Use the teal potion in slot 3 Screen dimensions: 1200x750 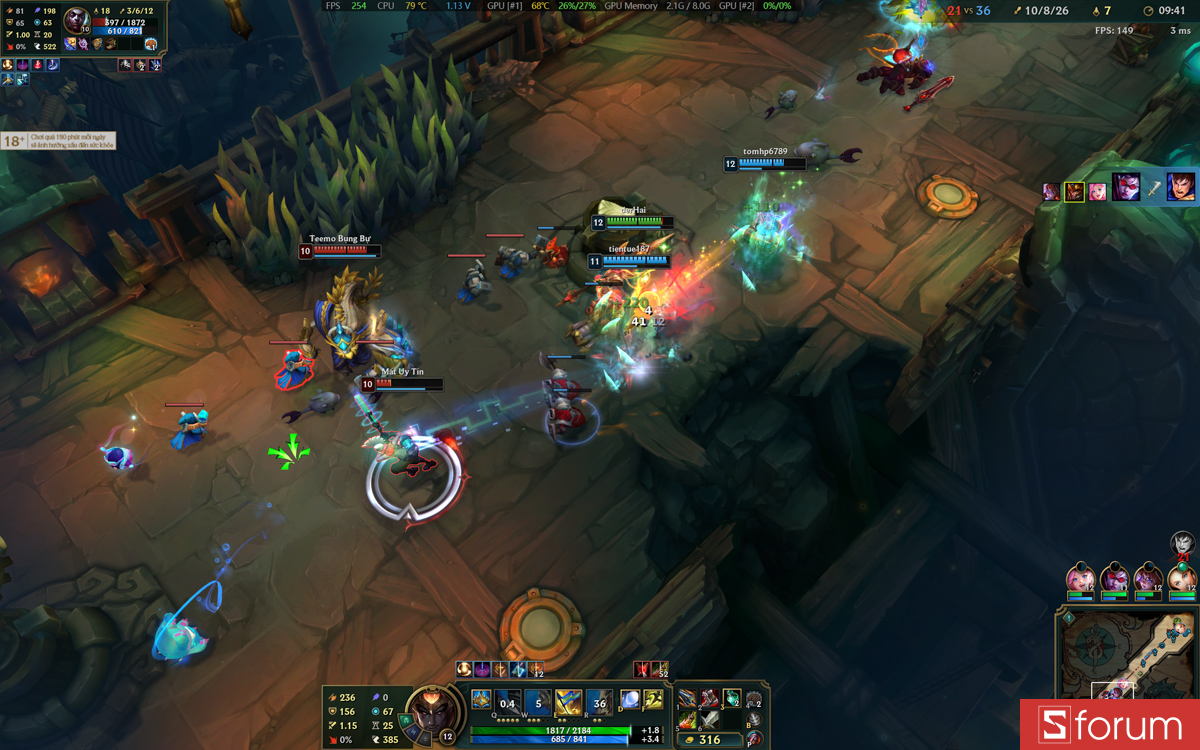[x=732, y=698]
